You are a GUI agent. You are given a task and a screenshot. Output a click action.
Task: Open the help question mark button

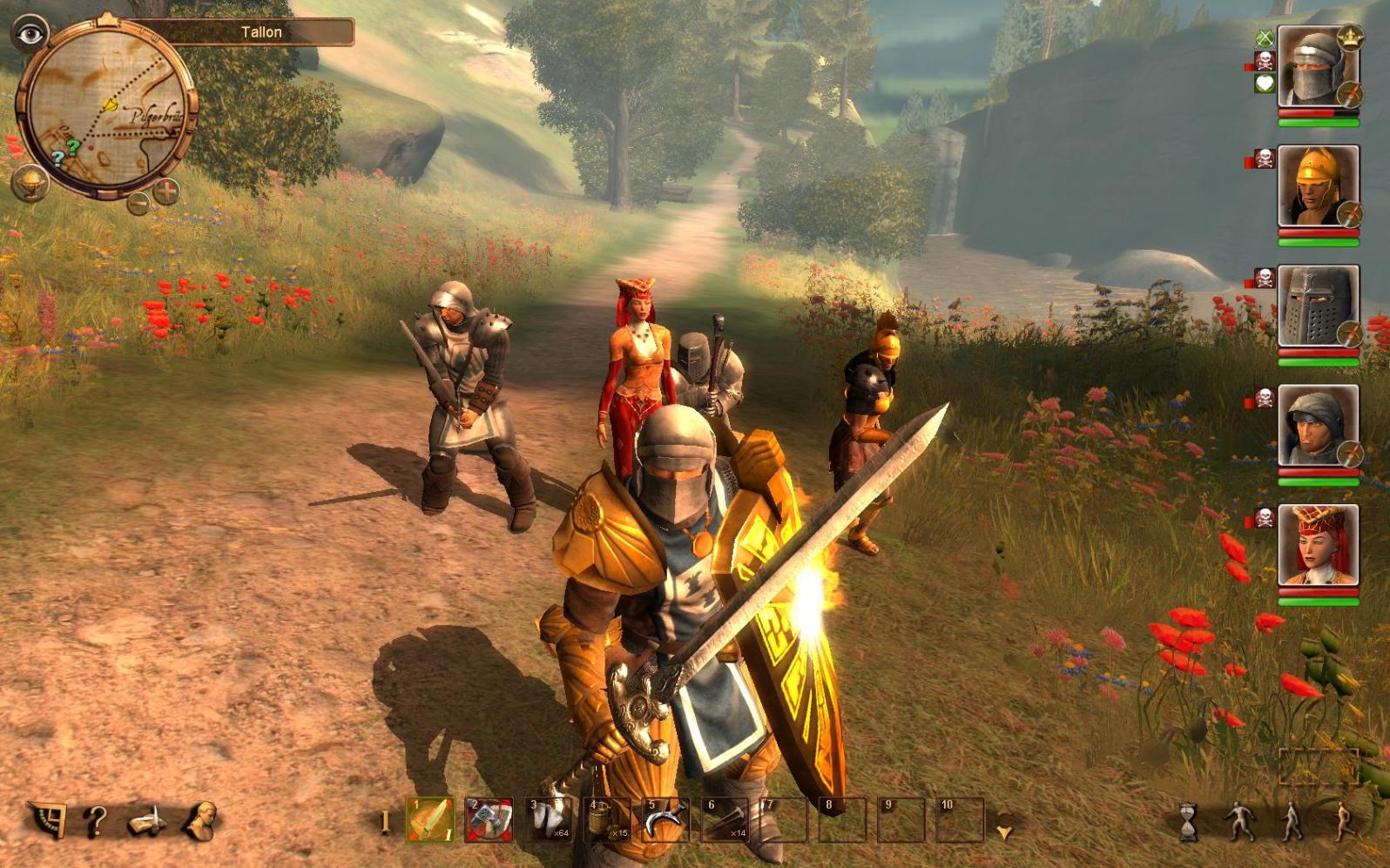pyautogui.click(x=96, y=821)
